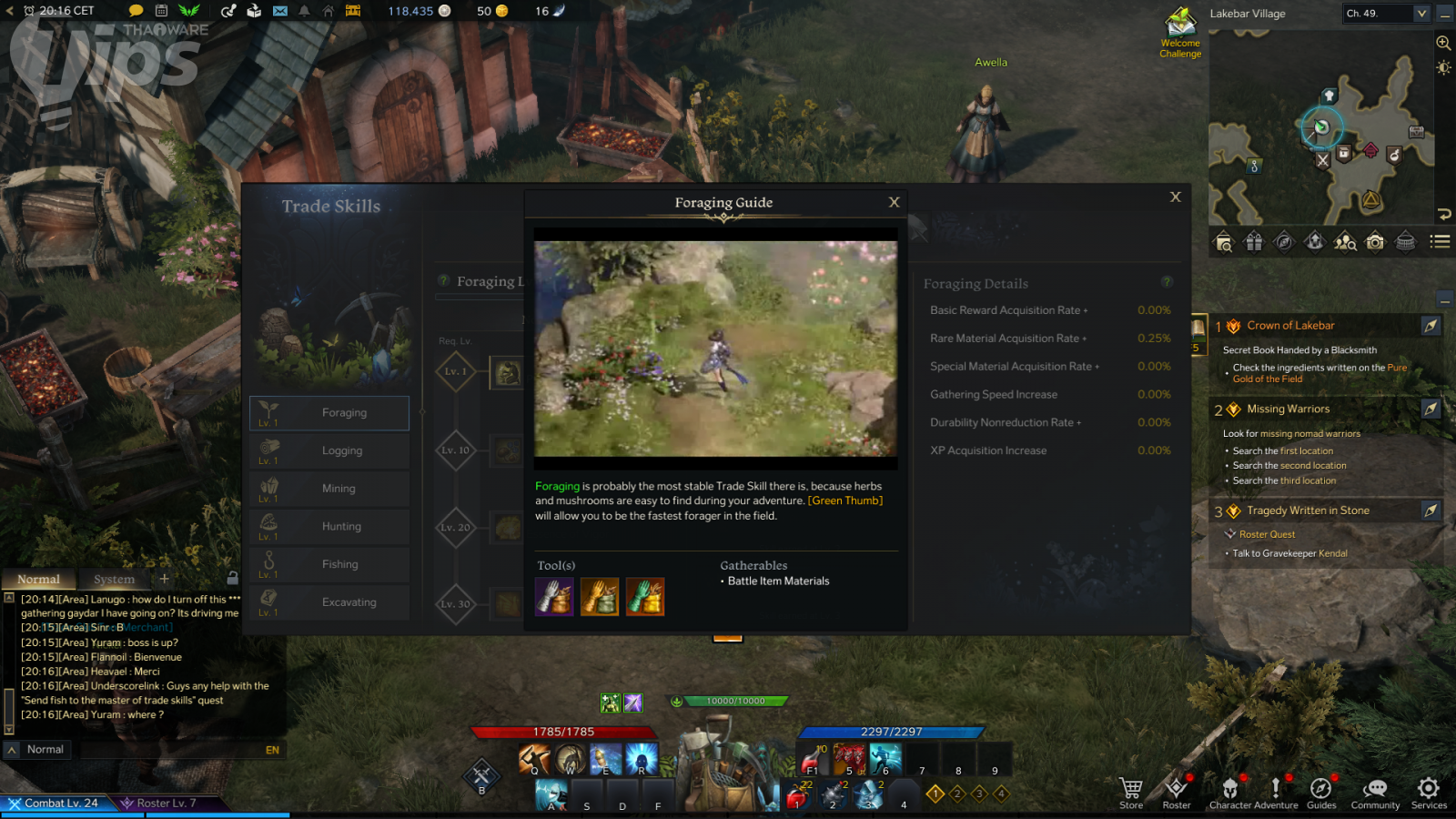Close the Foraging Guide popup
Screen dimensions: 1456x819
894,202
